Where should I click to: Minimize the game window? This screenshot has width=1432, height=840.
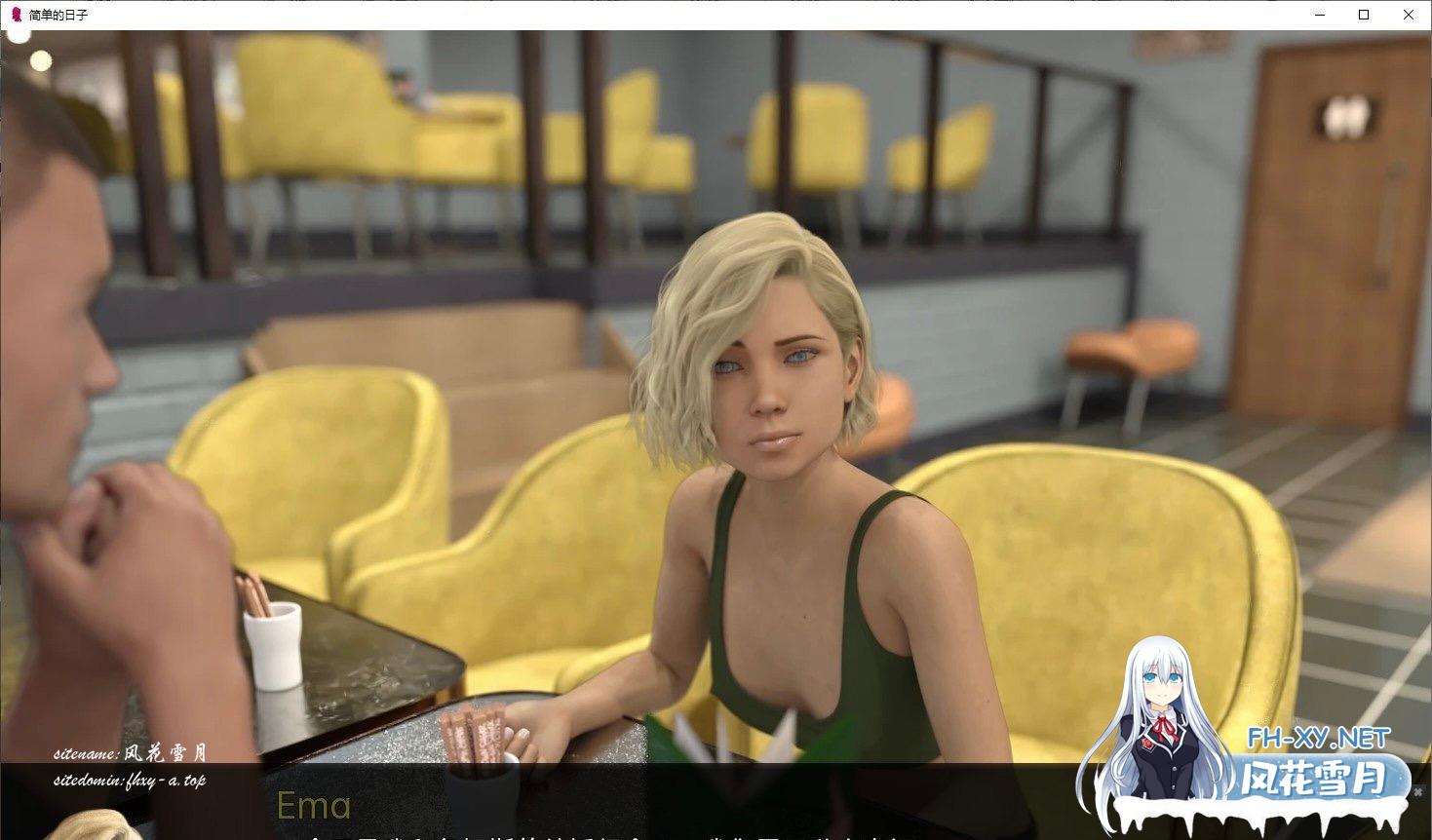coord(1320,15)
